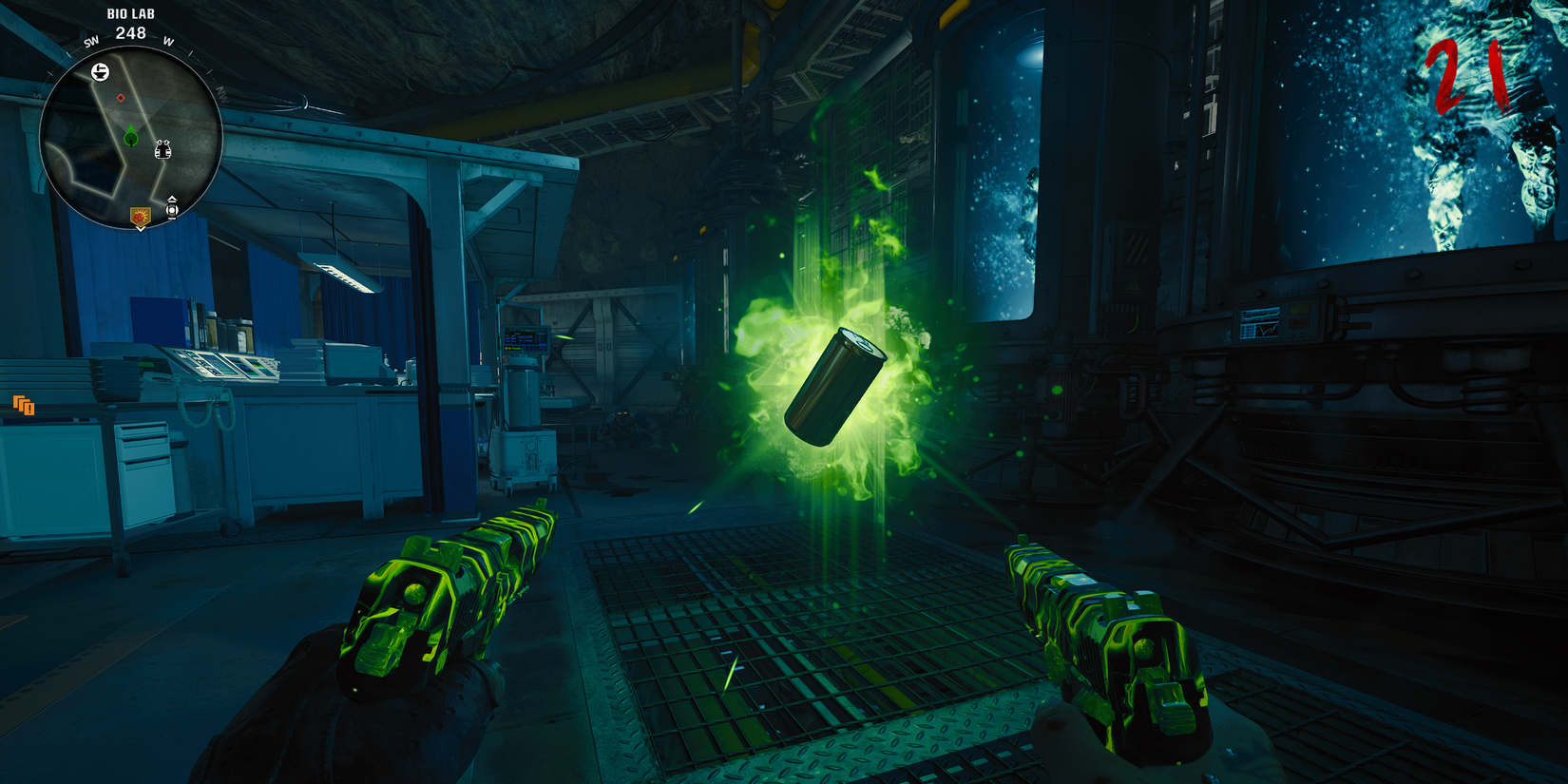Click the workbench icon on the minimap
Screen dimensions: 1568x784
tap(101, 70)
